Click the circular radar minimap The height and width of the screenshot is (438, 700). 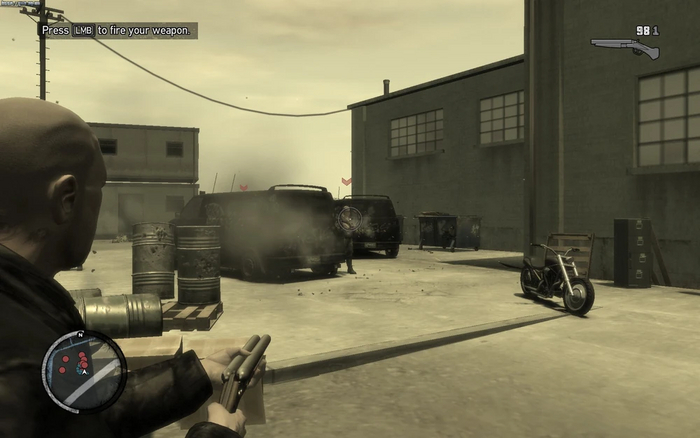click(x=84, y=371)
